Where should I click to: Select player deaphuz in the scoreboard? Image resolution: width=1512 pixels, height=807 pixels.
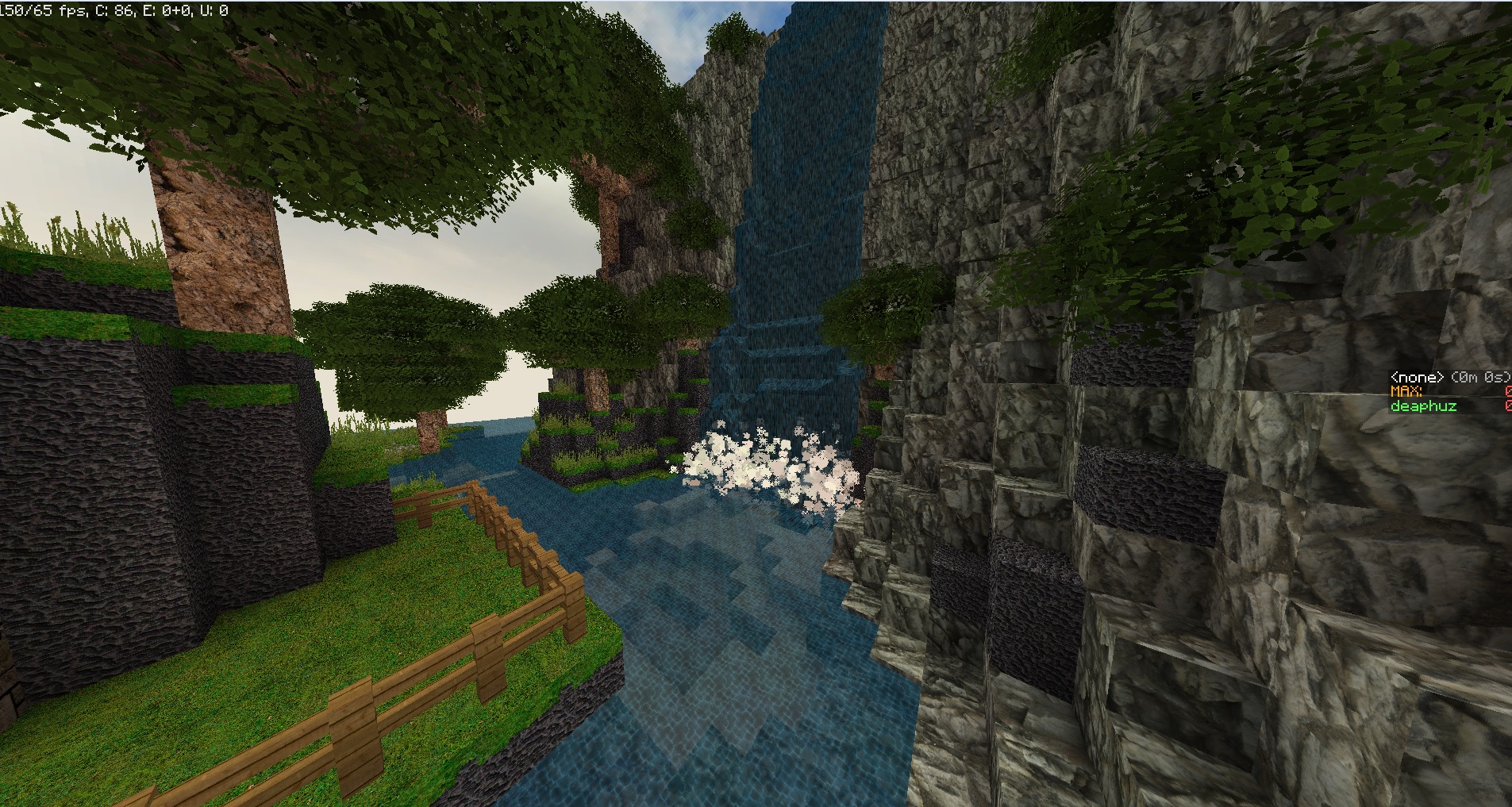[1423, 405]
